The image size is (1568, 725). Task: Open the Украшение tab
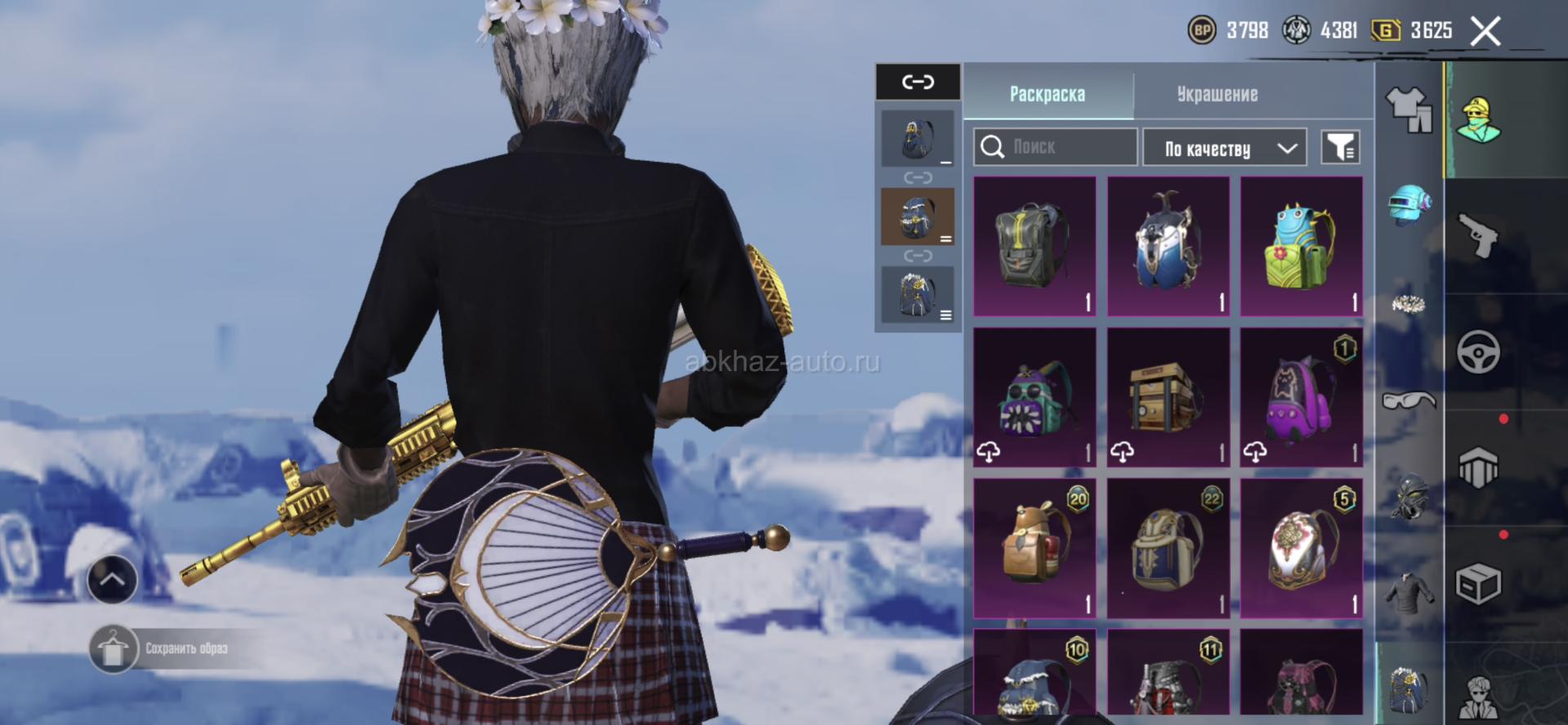(x=1217, y=94)
